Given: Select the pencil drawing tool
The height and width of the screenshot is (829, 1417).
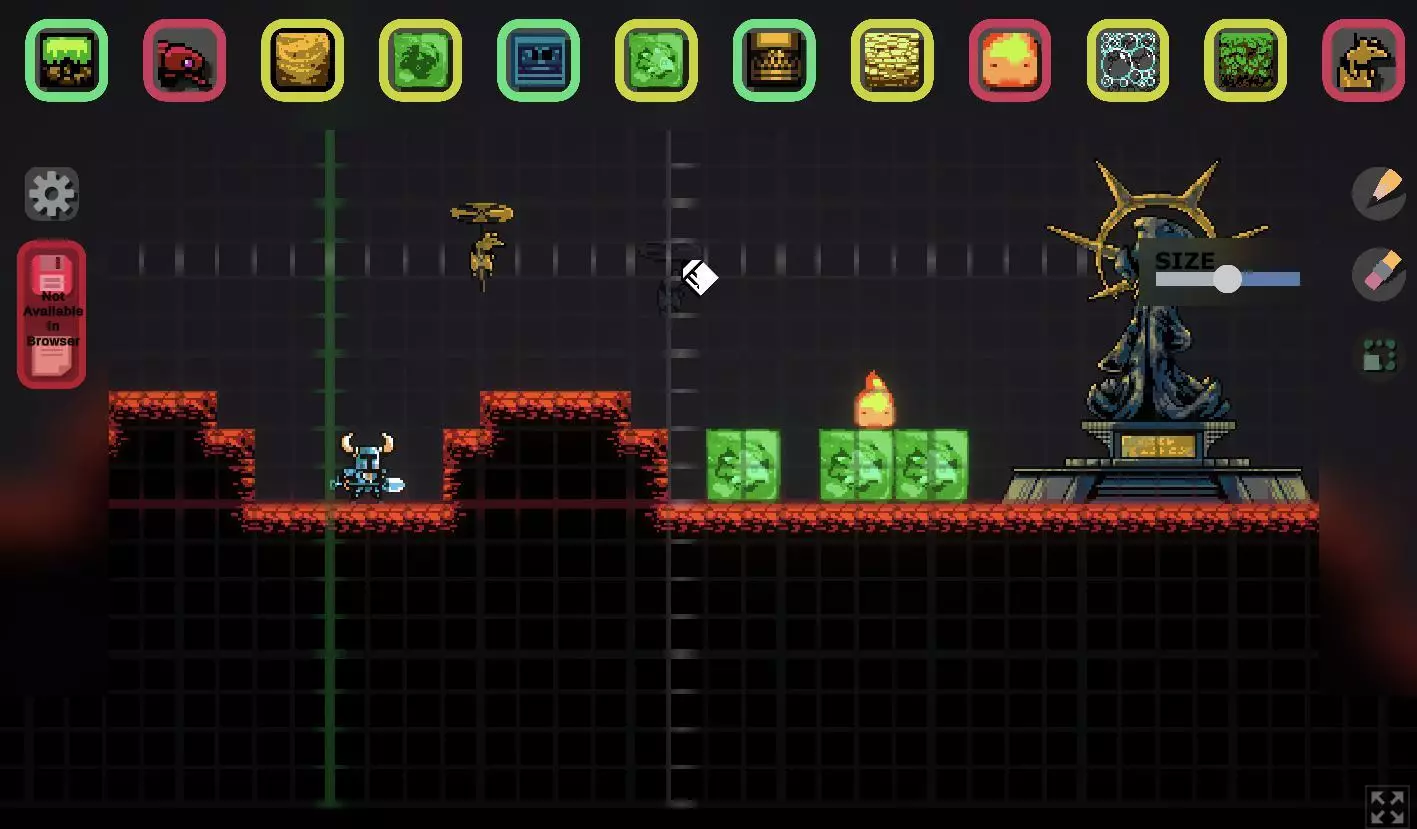Looking at the screenshot, I should coord(1380,194).
